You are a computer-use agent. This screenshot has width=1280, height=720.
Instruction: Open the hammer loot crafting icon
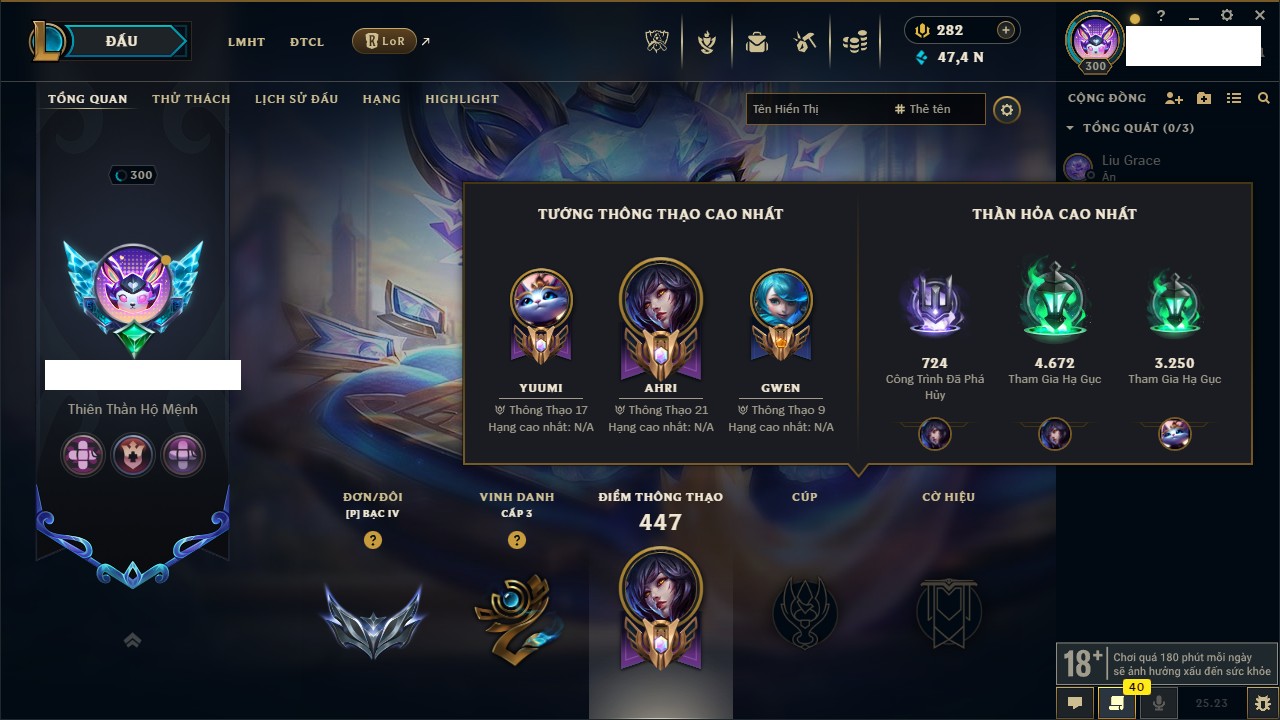(x=805, y=42)
